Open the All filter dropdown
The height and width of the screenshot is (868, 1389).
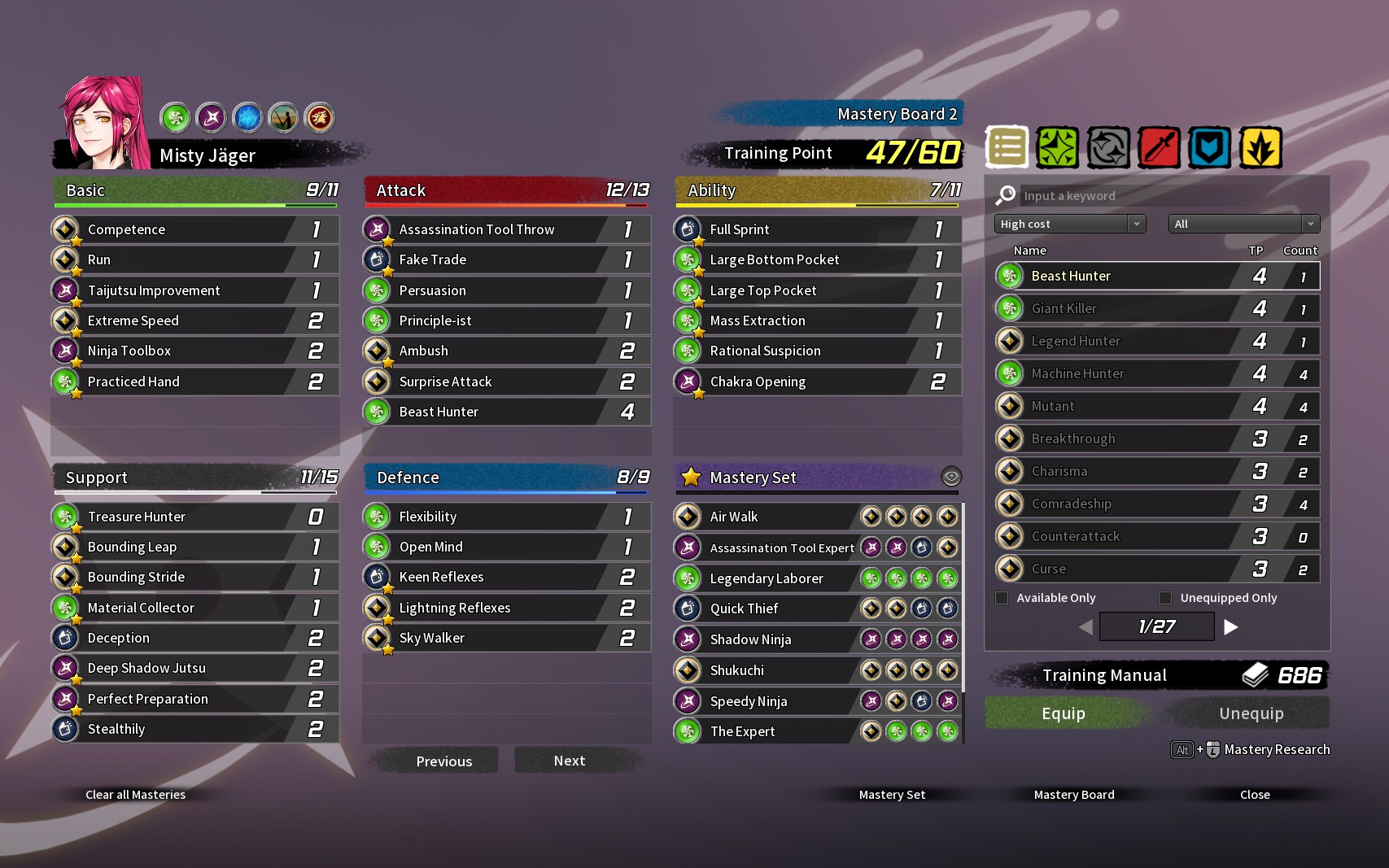[1243, 224]
